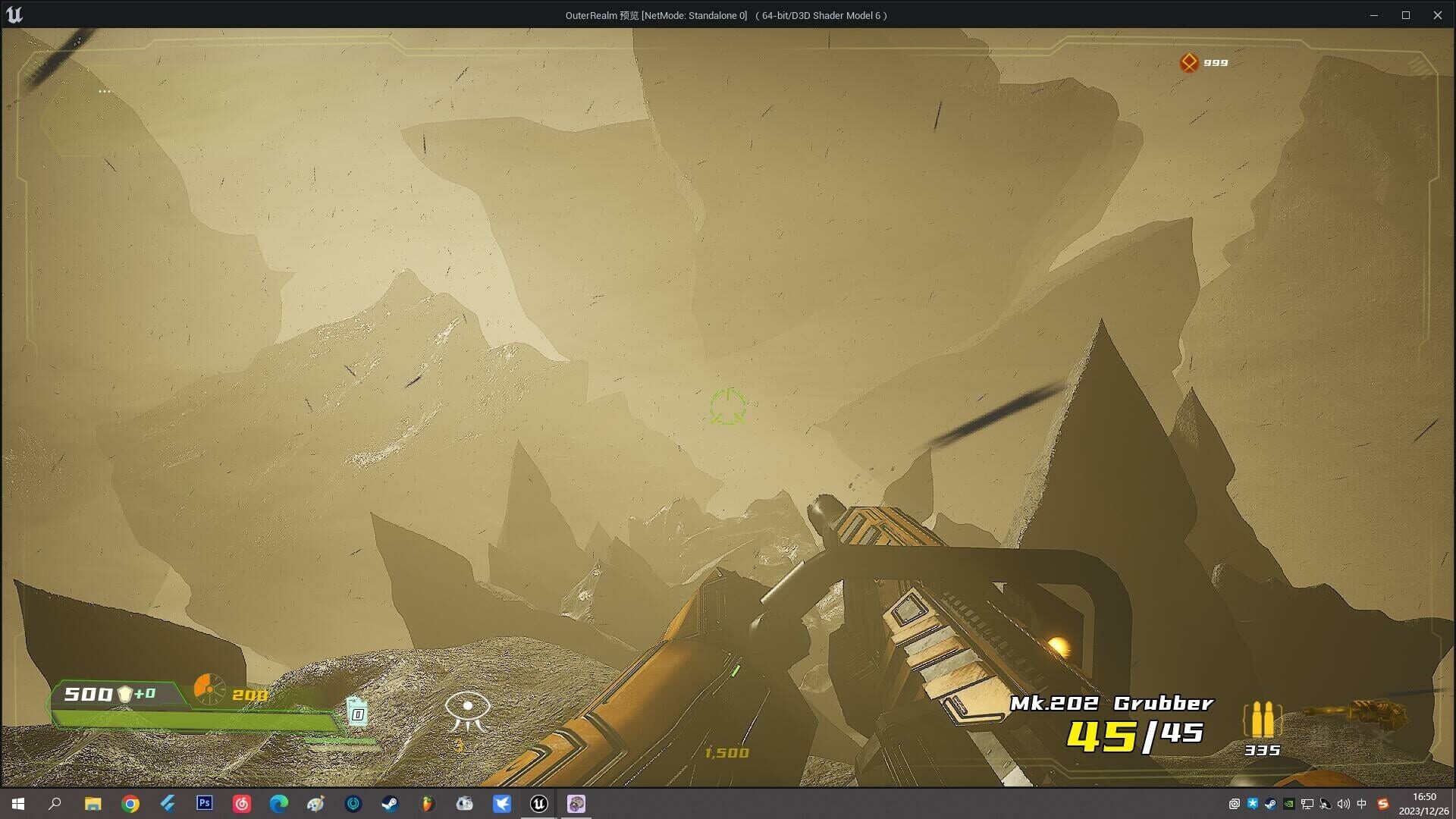Open the Unreal Engine editor from the taskbar
This screenshot has width=1456, height=819.
[x=538, y=804]
